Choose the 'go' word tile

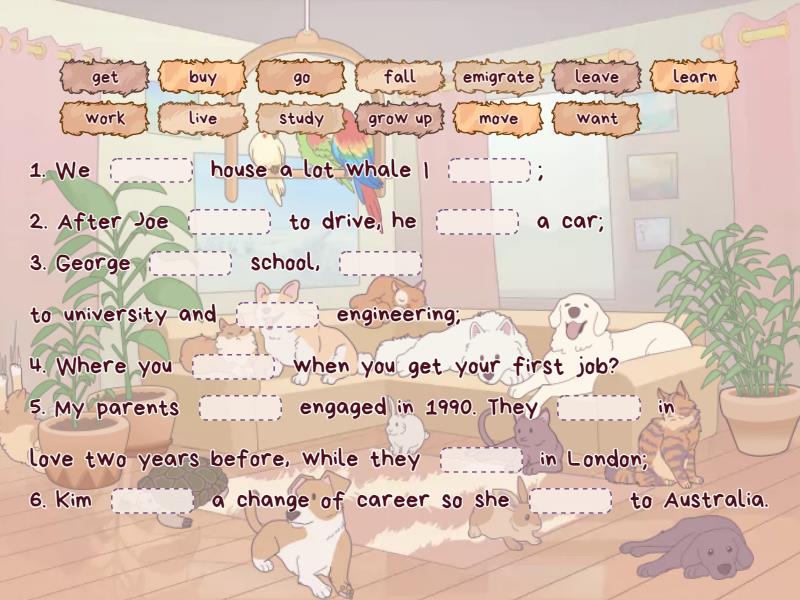301,77
